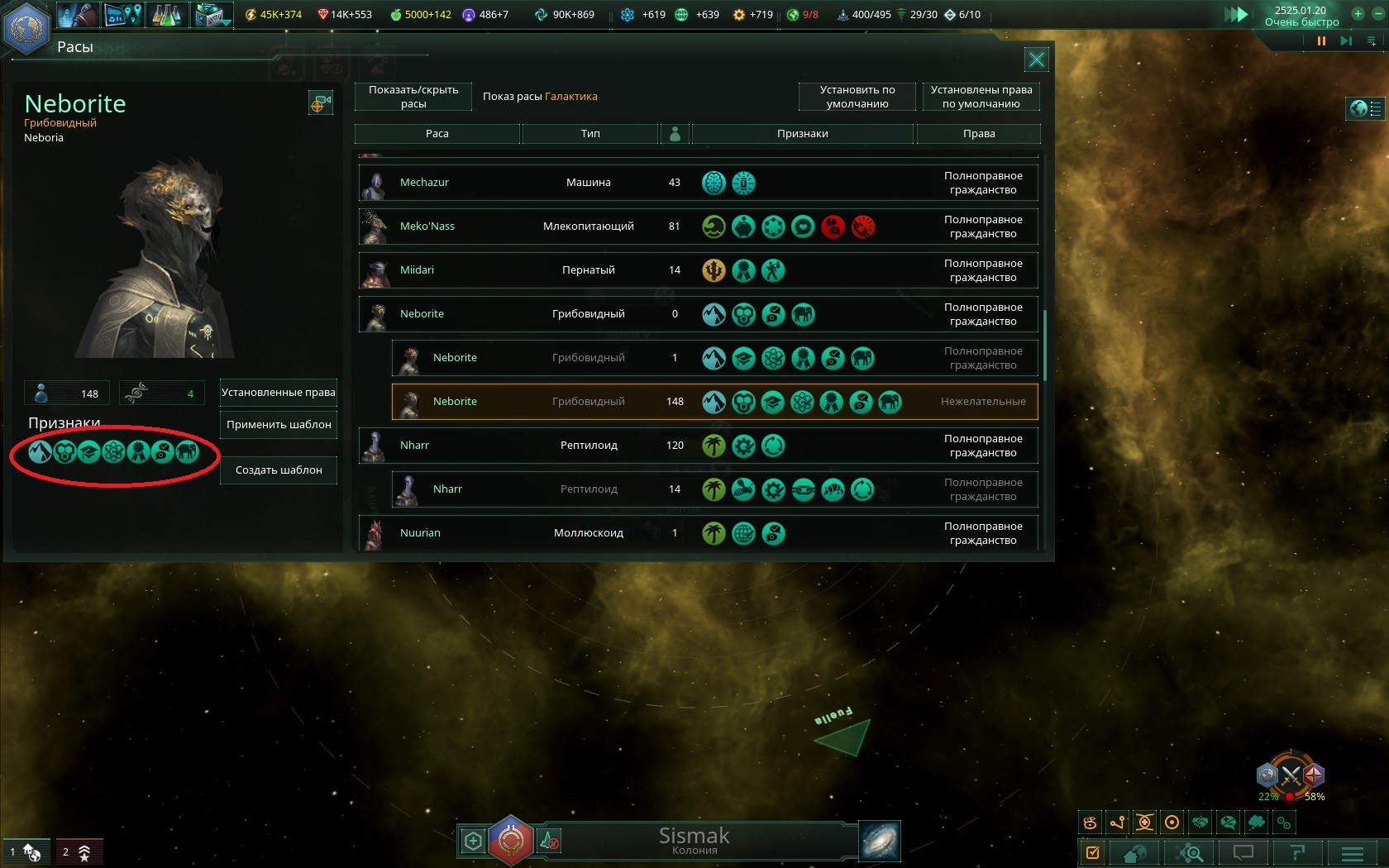This screenshot has width=1389, height=868.
Task: Select the opinion map mode speech bubble icon
Action: [x=1228, y=823]
